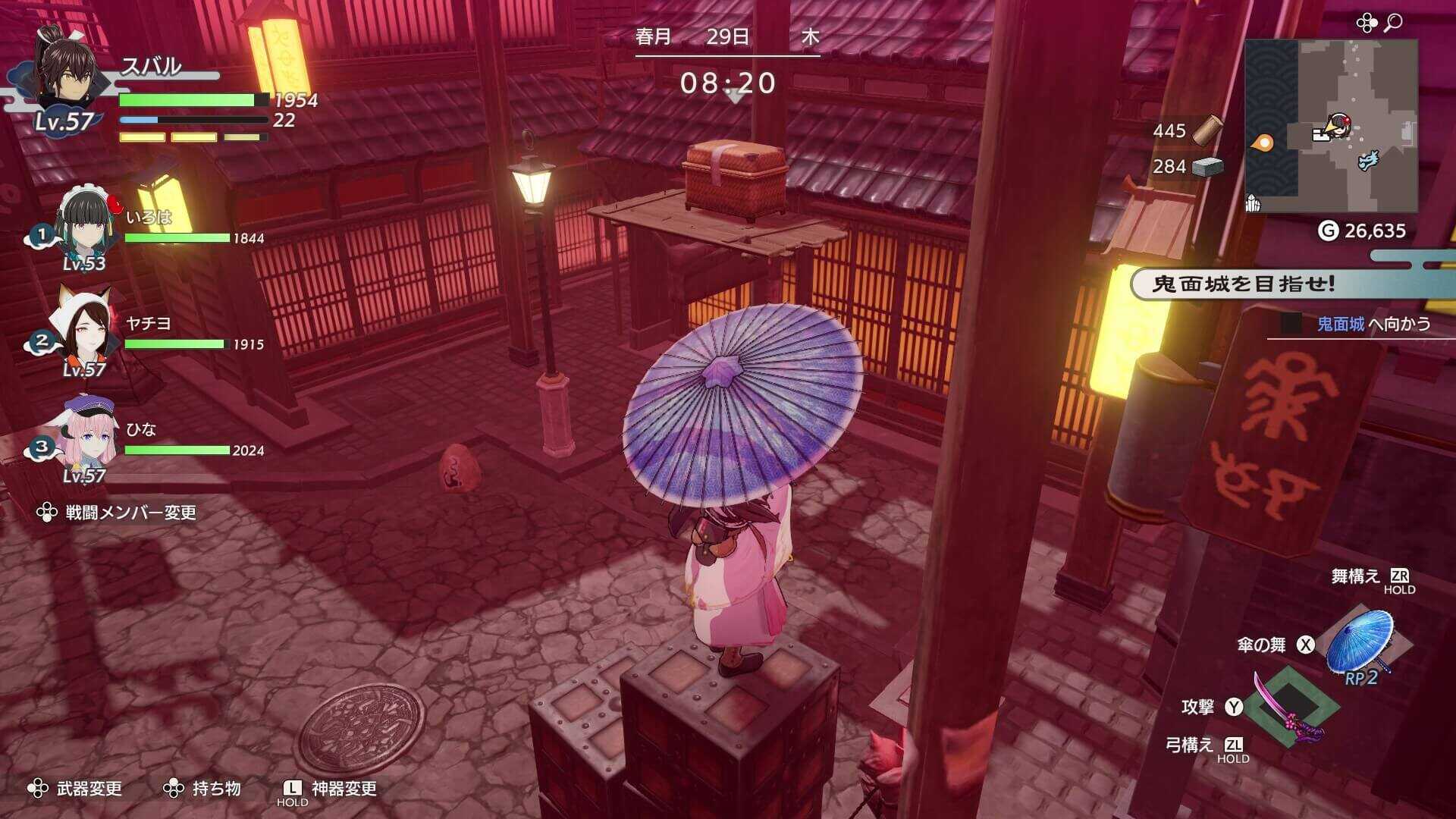Click the d-pad icon next to 戦闘メンバー変更
The image size is (1456, 819).
45,512
